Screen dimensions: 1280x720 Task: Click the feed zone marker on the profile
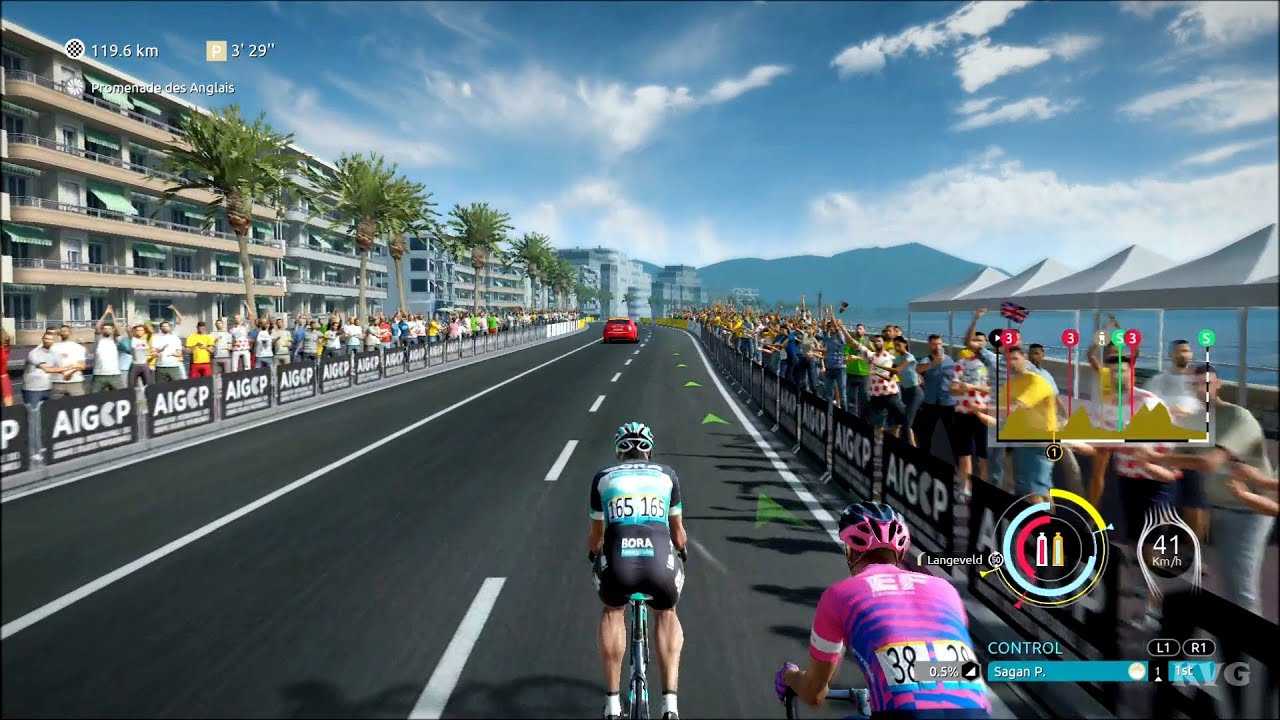(x=1102, y=337)
